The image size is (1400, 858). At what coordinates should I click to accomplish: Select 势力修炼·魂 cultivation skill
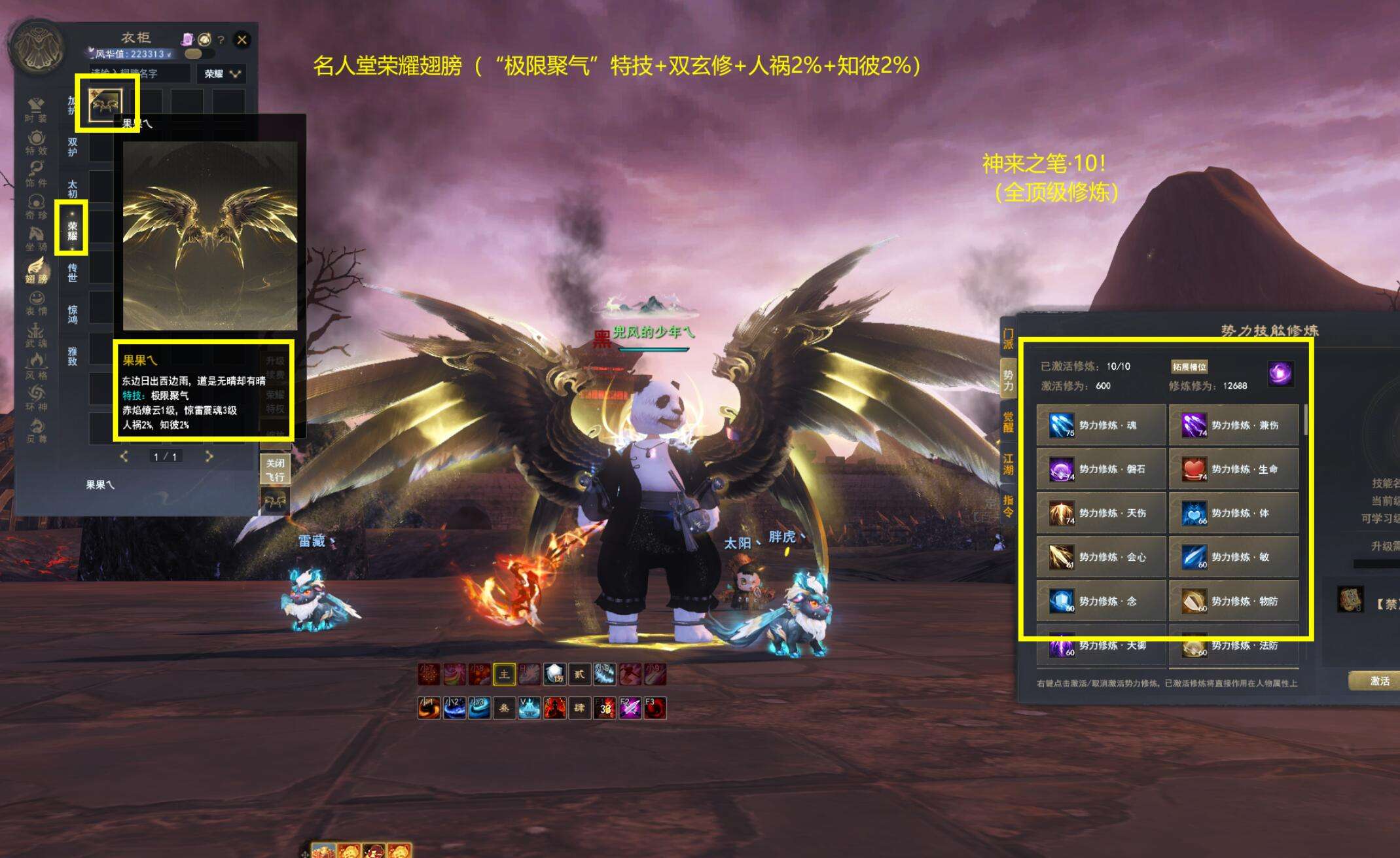pos(1101,425)
